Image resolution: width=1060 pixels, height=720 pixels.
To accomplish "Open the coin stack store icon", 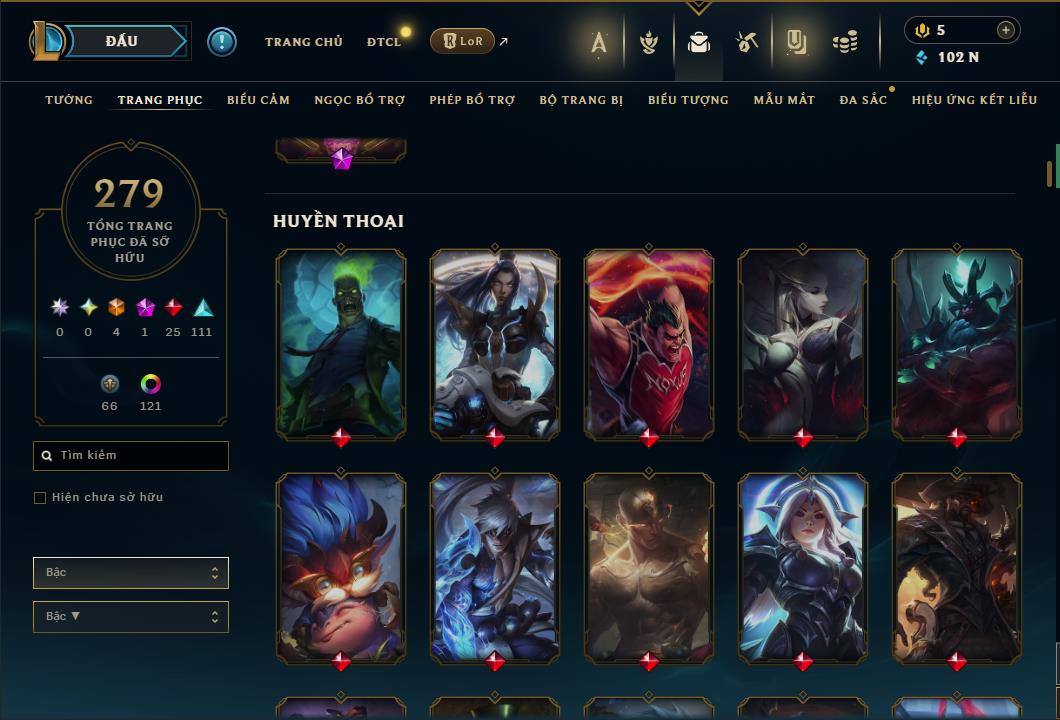I will 845,42.
